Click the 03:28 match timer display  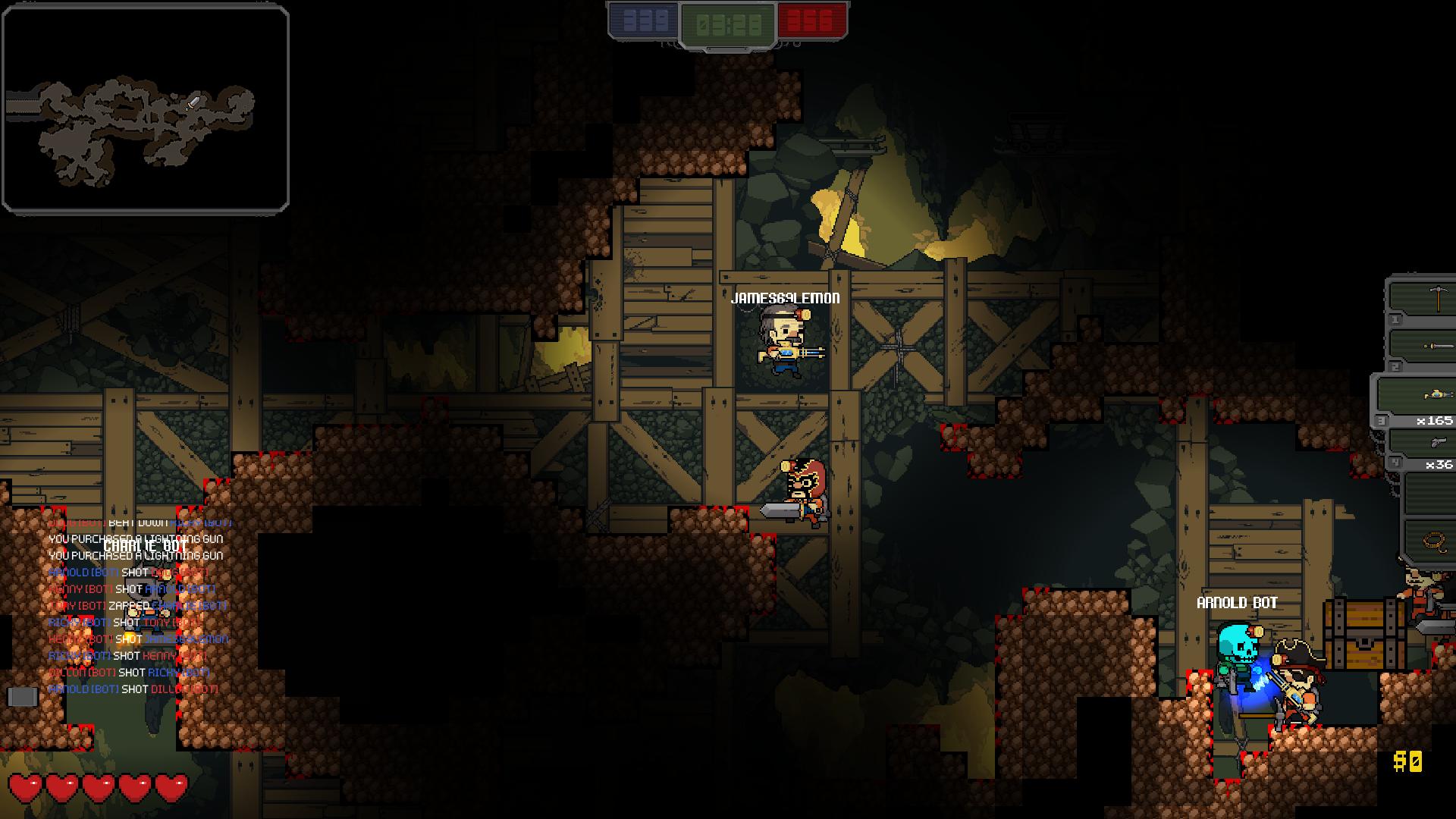tap(726, 21)
